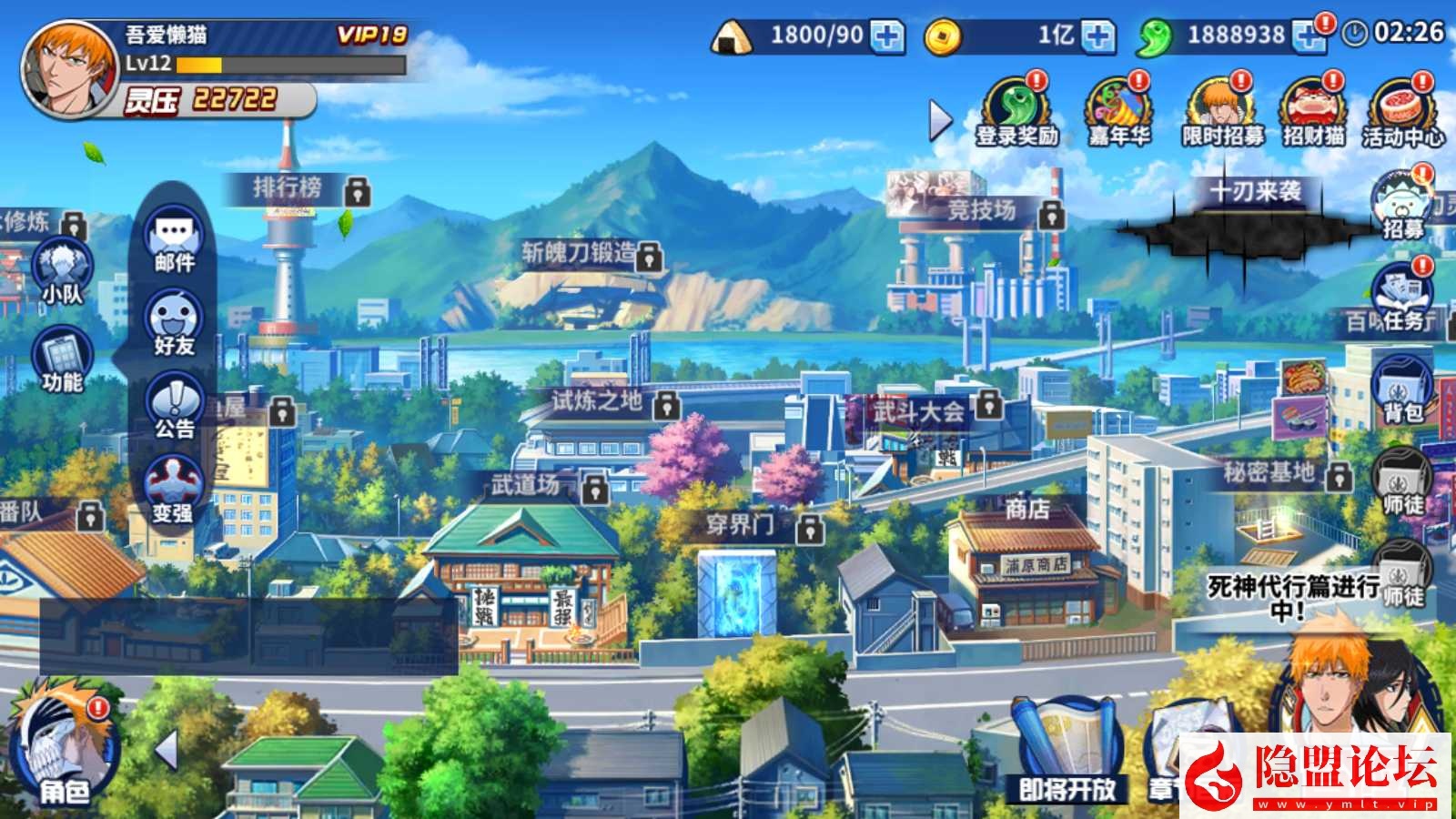Open the 邮件 mail menu
Screen dimensions: 1456x819
[x=174, y=243]
